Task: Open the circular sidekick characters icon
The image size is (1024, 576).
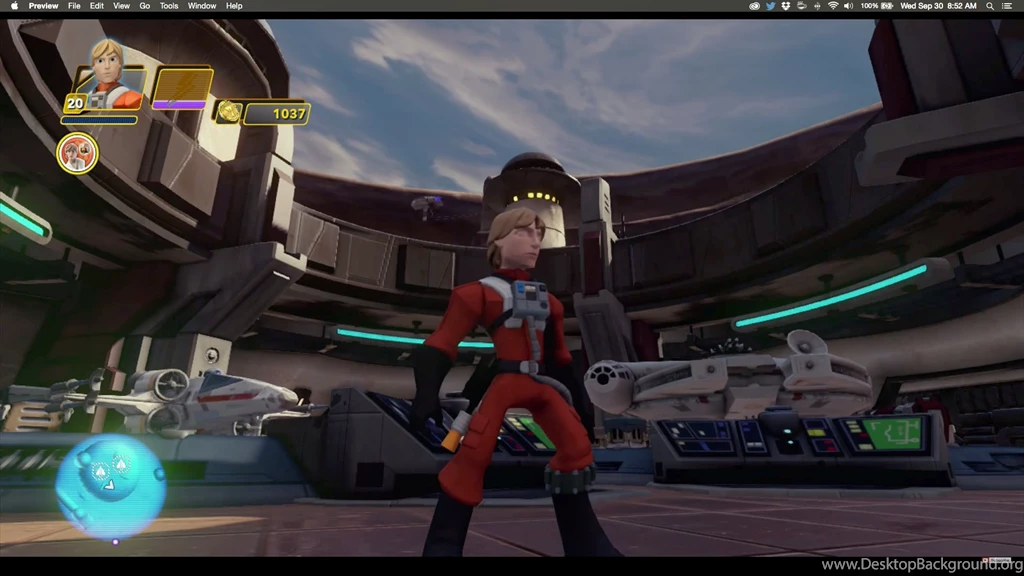Action: 77,153
